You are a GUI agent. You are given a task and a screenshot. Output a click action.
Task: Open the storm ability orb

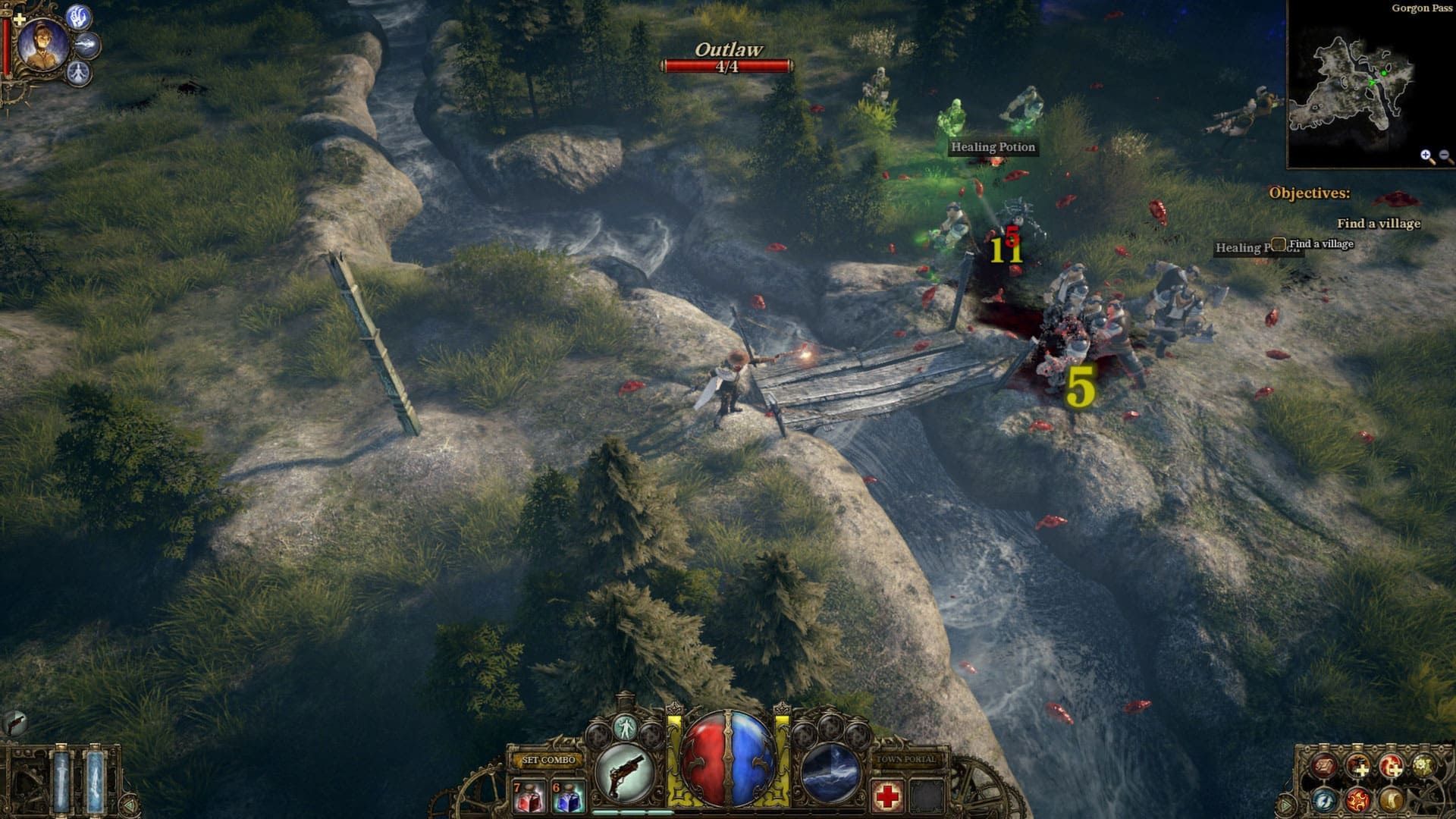tap(831, 772)
